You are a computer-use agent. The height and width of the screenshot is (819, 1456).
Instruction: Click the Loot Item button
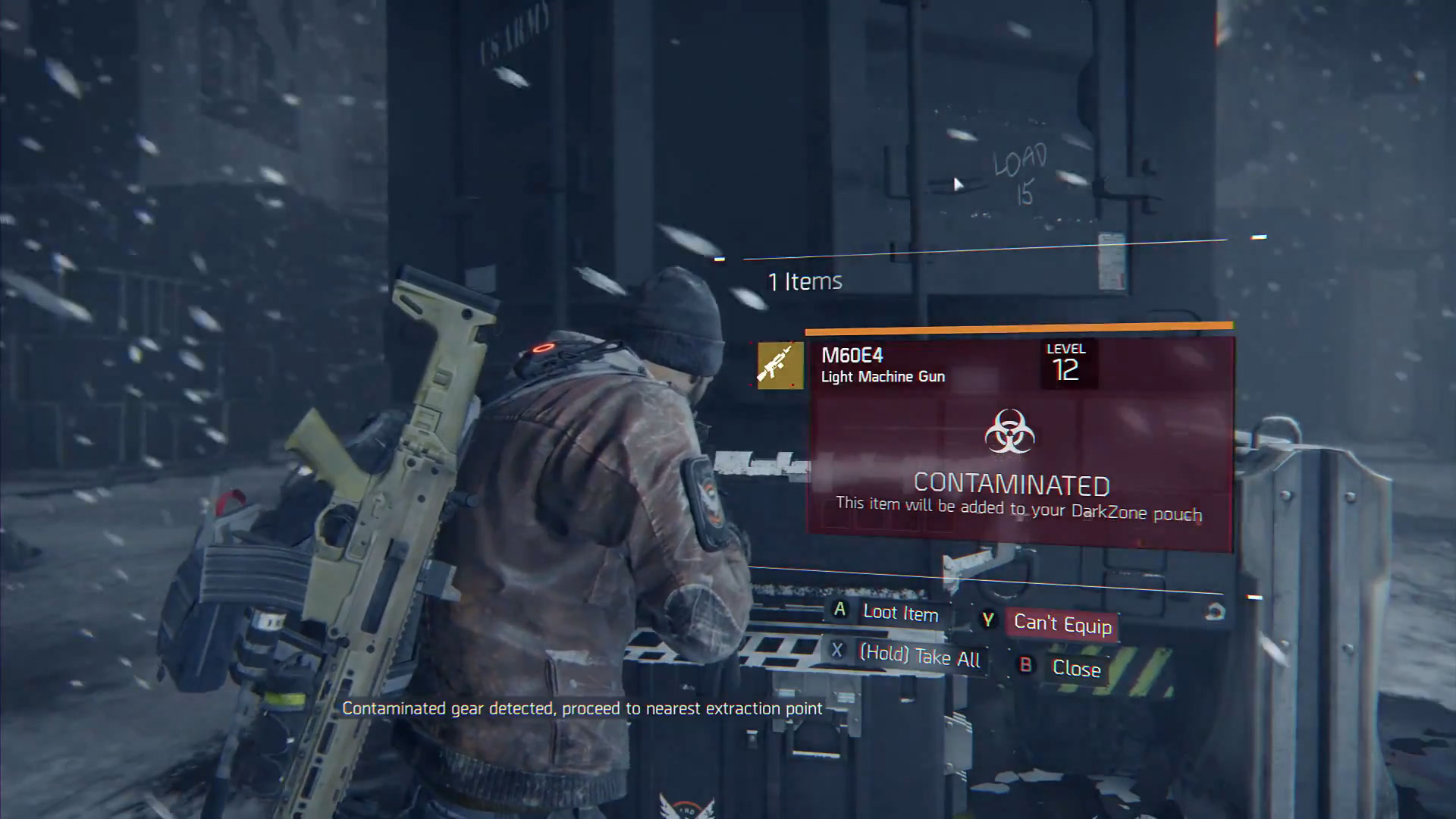(899, 613)
